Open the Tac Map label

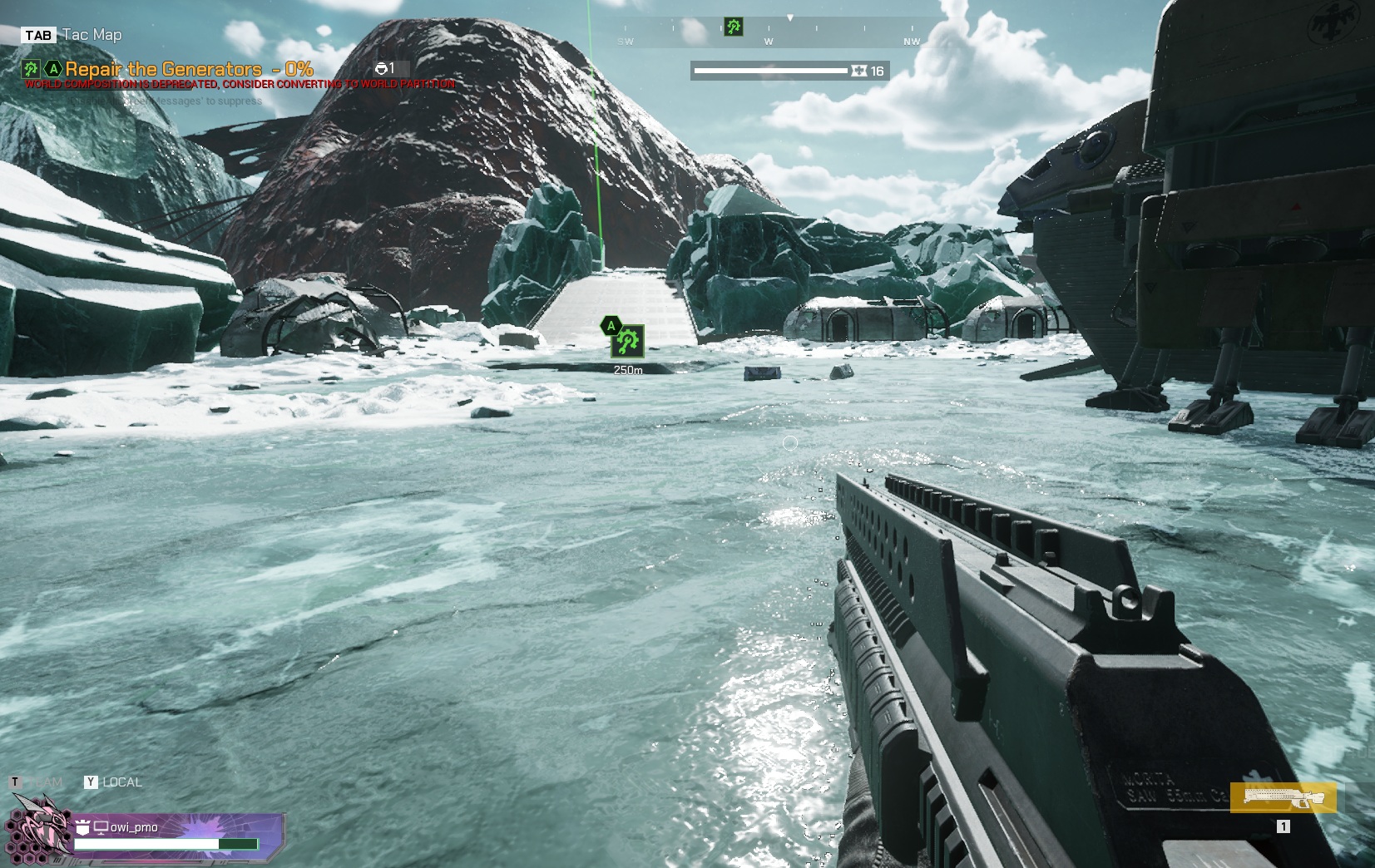tap(92, 35)
